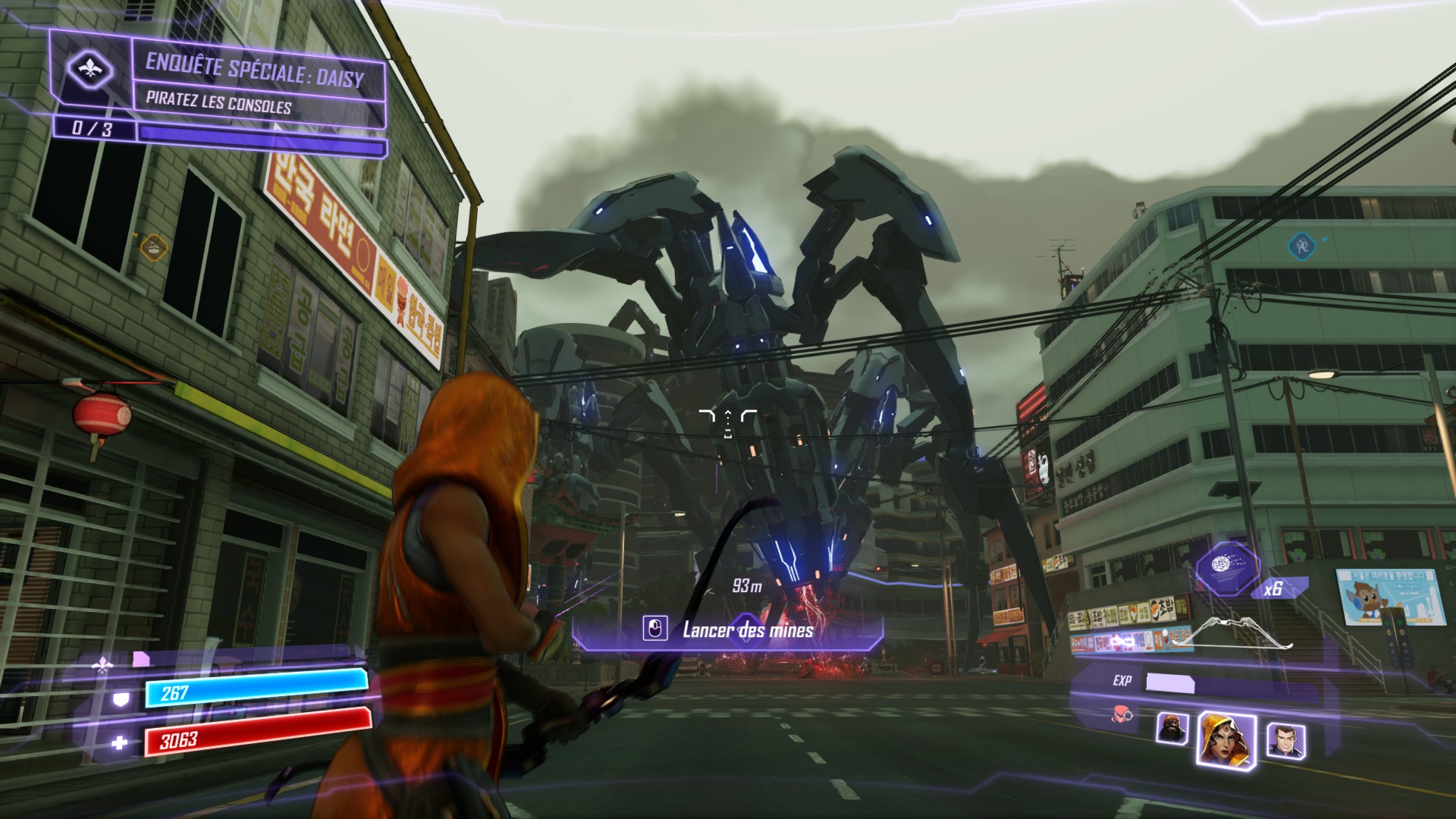Click the orange diamond waypoint marker
Screen dimensions: 1456x819
click(154, 247)
